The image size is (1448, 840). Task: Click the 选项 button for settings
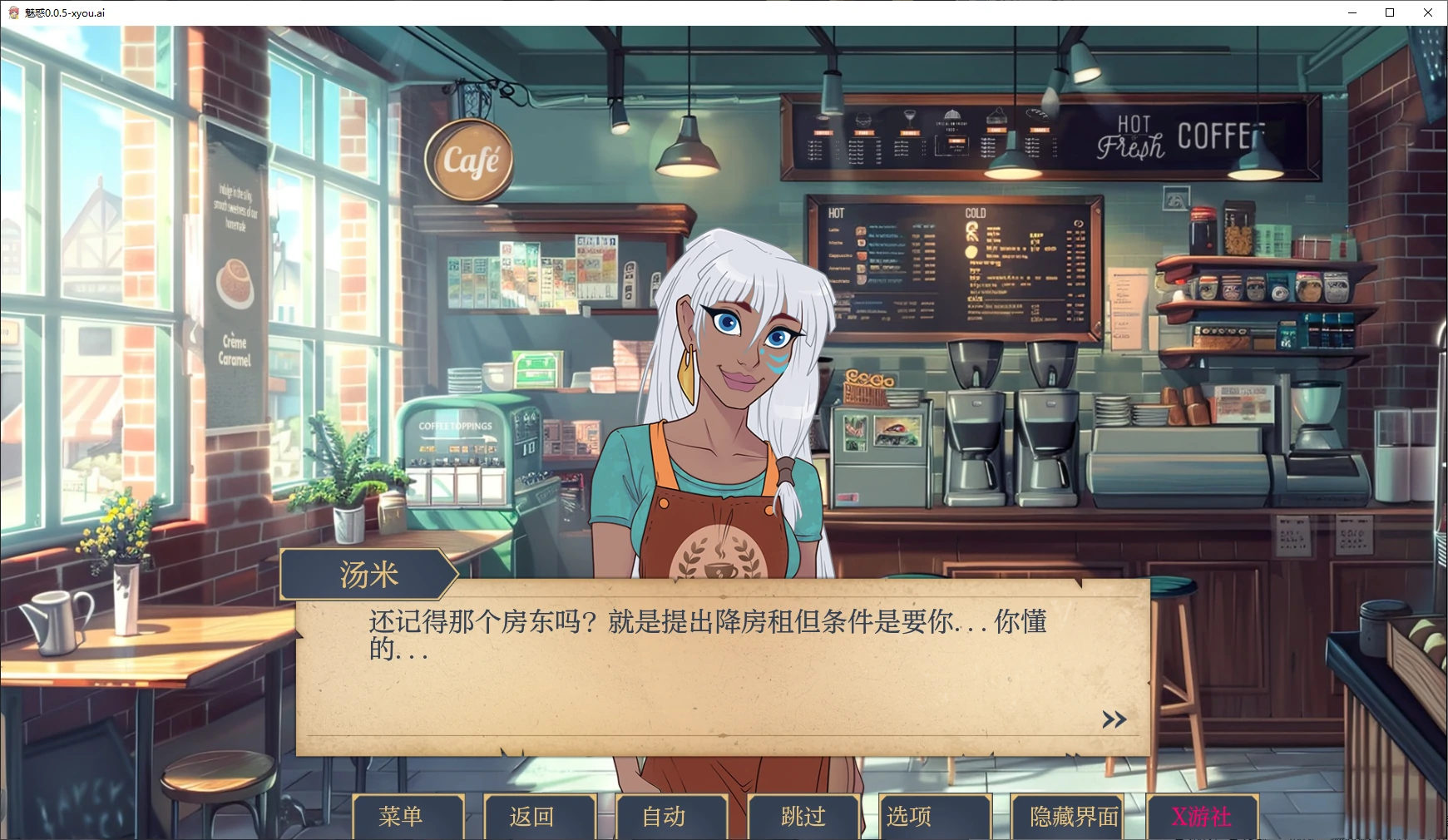(932, 817)
